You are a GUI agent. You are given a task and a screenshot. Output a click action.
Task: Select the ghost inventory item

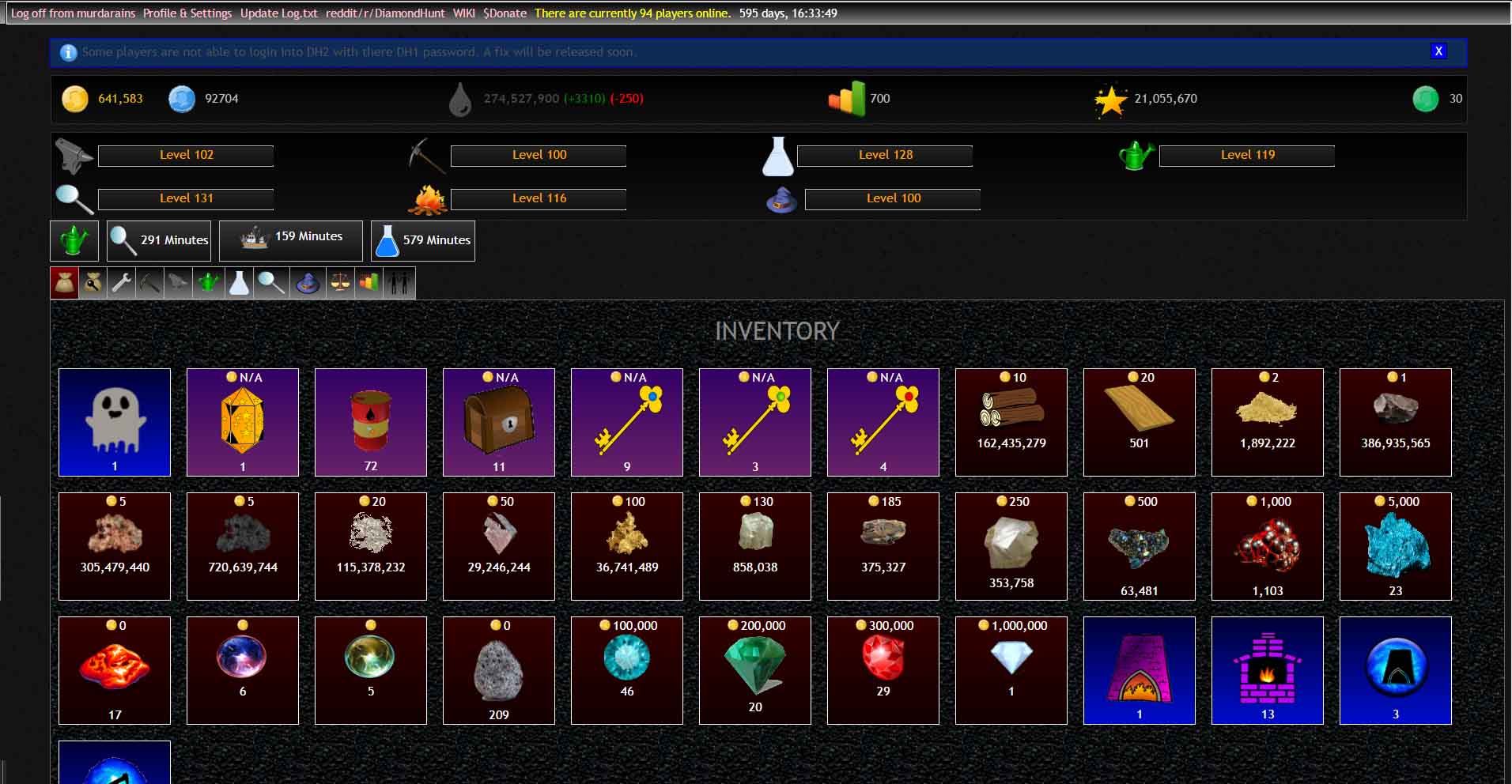tap(114, 421)
